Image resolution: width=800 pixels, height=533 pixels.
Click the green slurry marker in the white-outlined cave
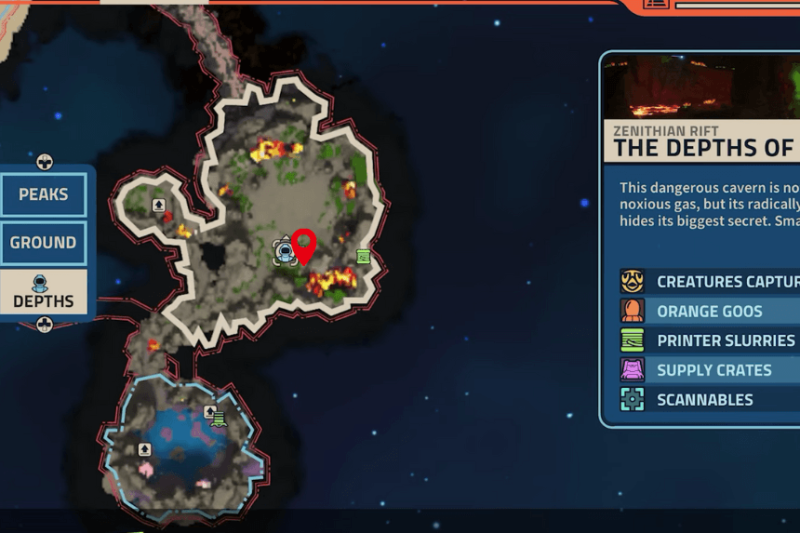point(363,256)
